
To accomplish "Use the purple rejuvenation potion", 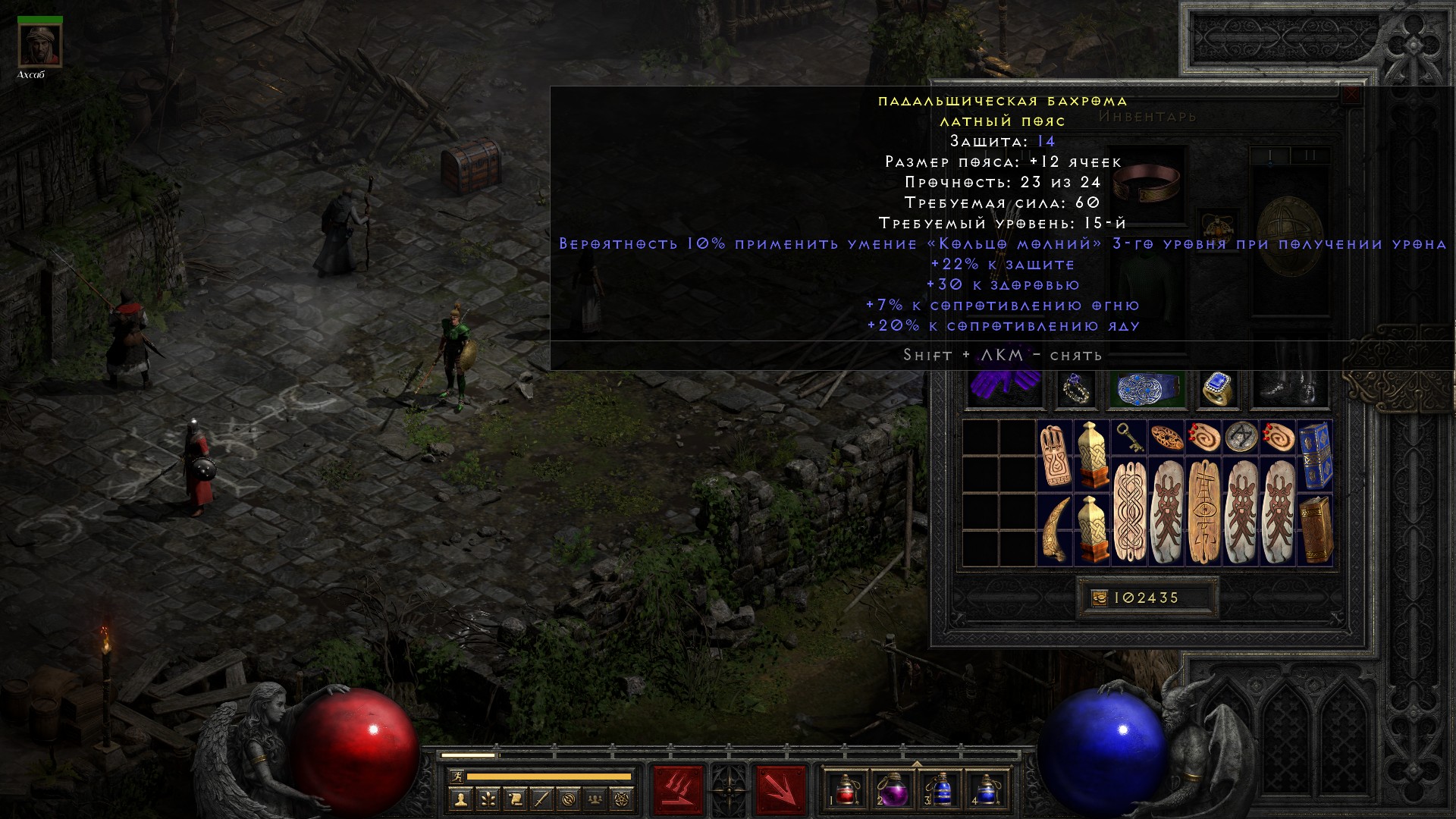I will [893, 789].
